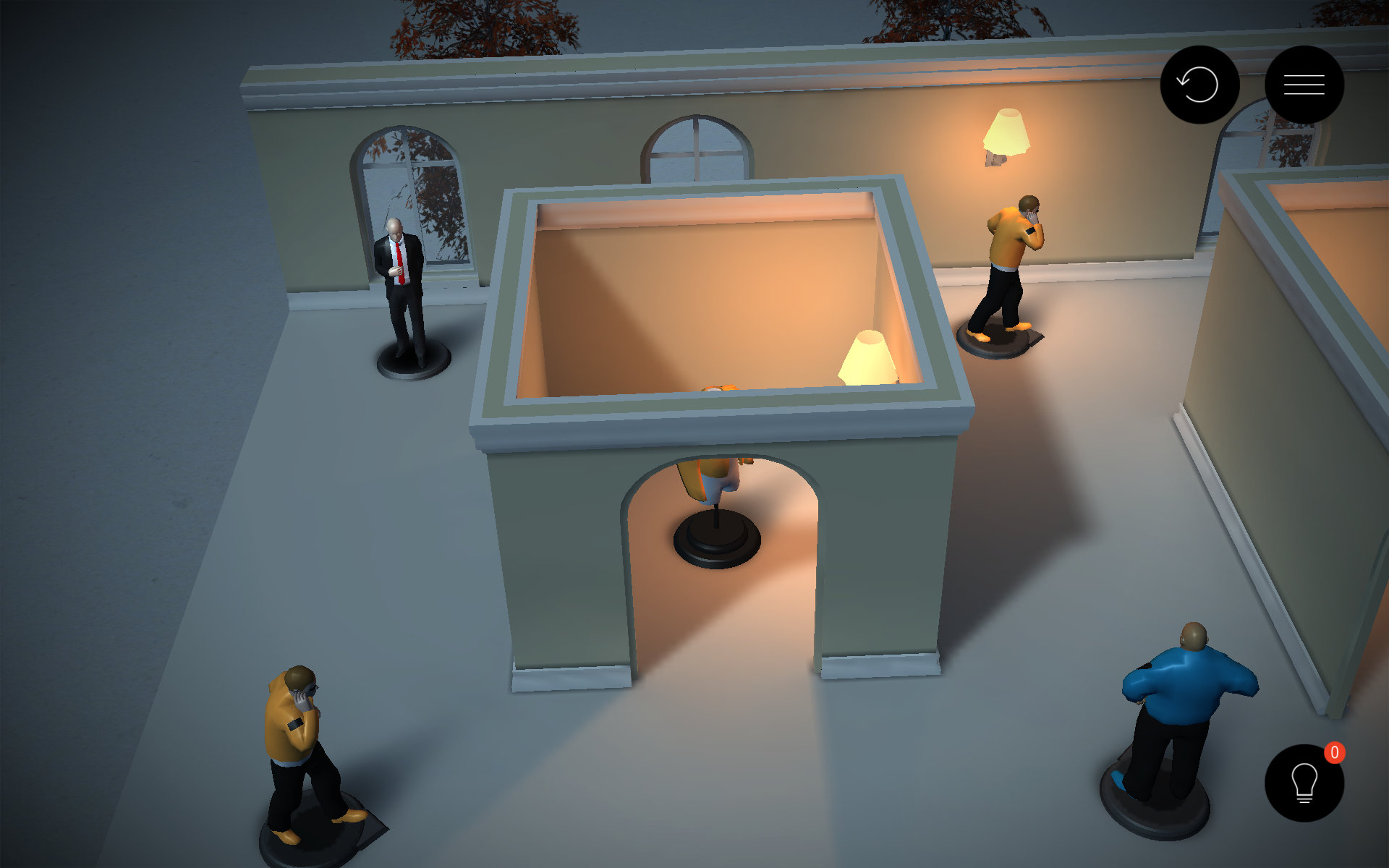Viewport: 1389px width, 868px height.
Task: Click the restart level icon
Action: coord(1199,84)
